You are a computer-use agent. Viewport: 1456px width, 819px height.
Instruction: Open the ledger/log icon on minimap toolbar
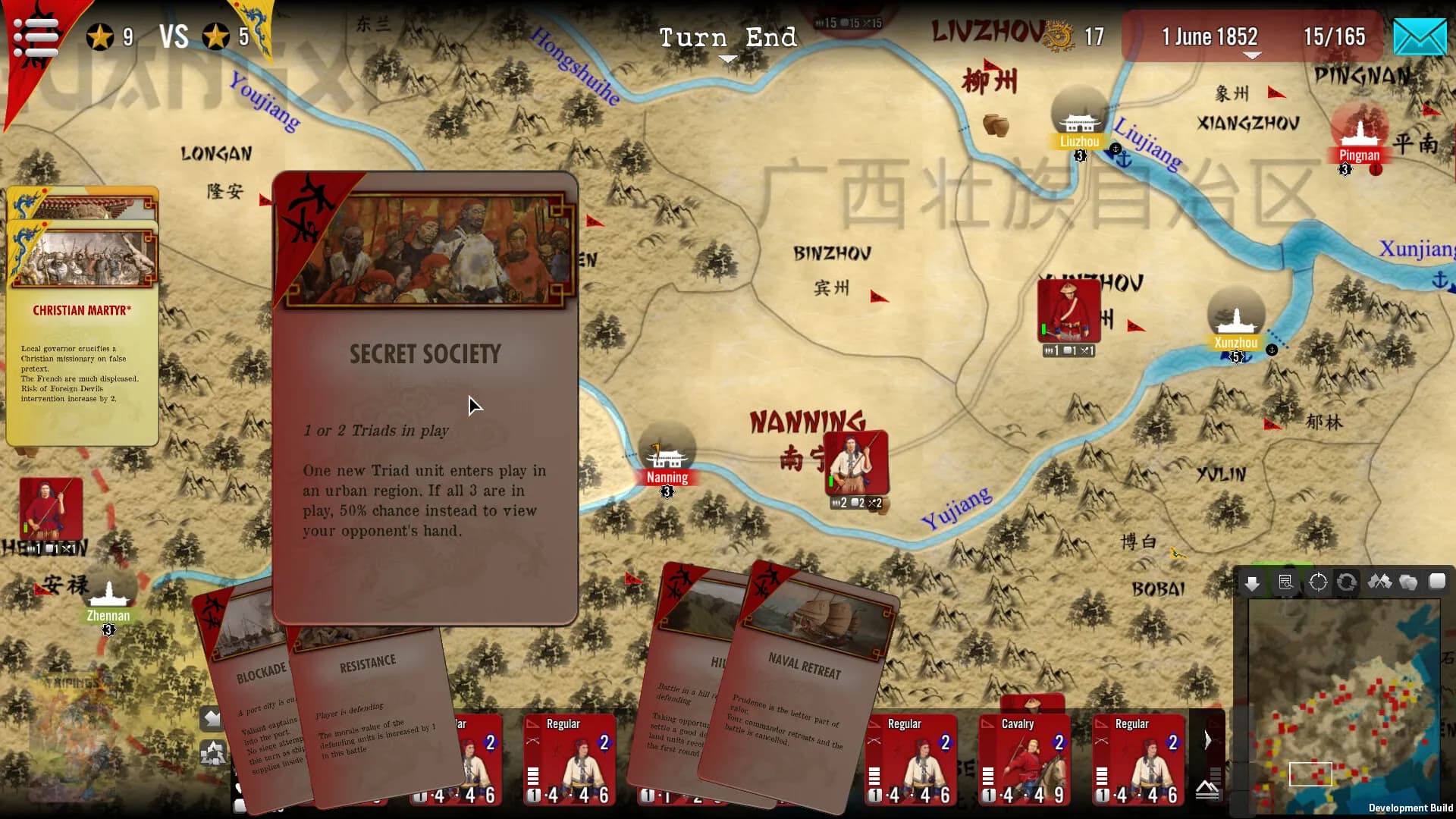point(1285,582)
